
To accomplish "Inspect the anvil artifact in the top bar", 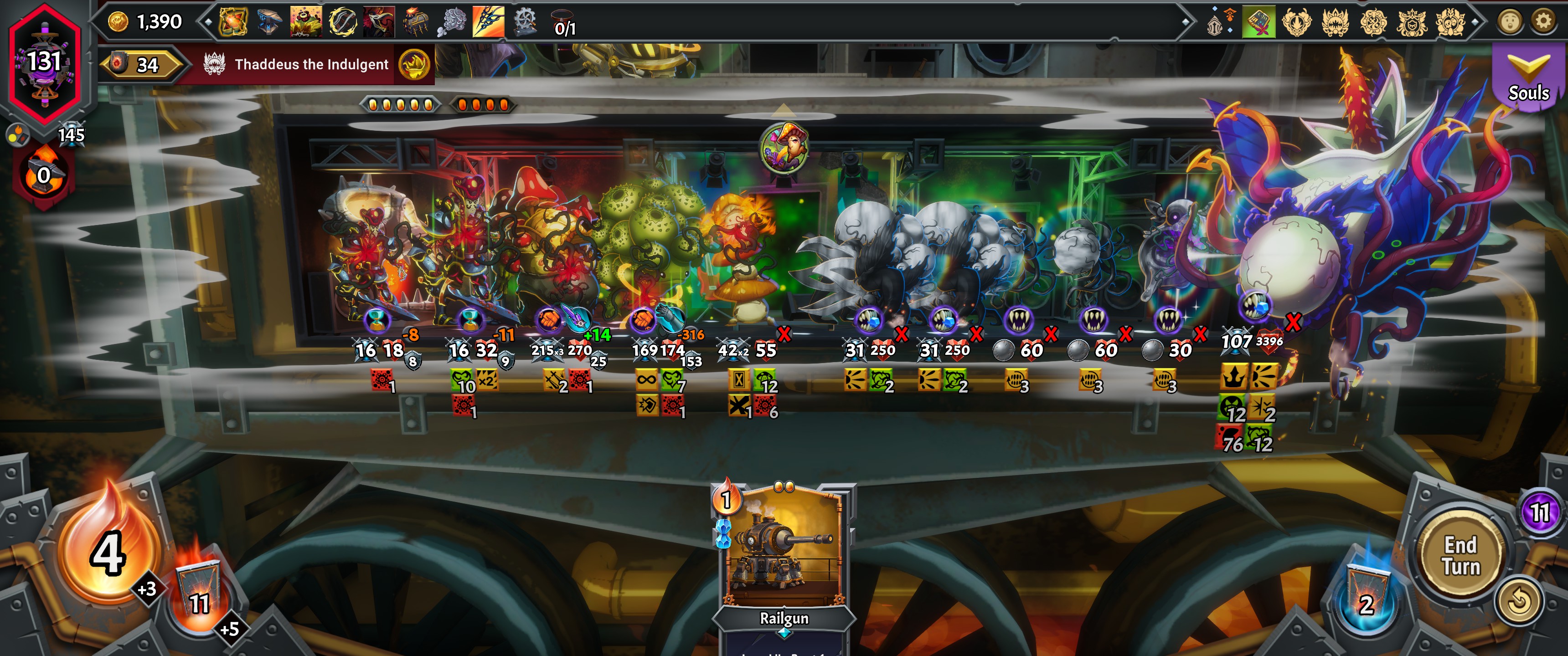I will (269, 22).
